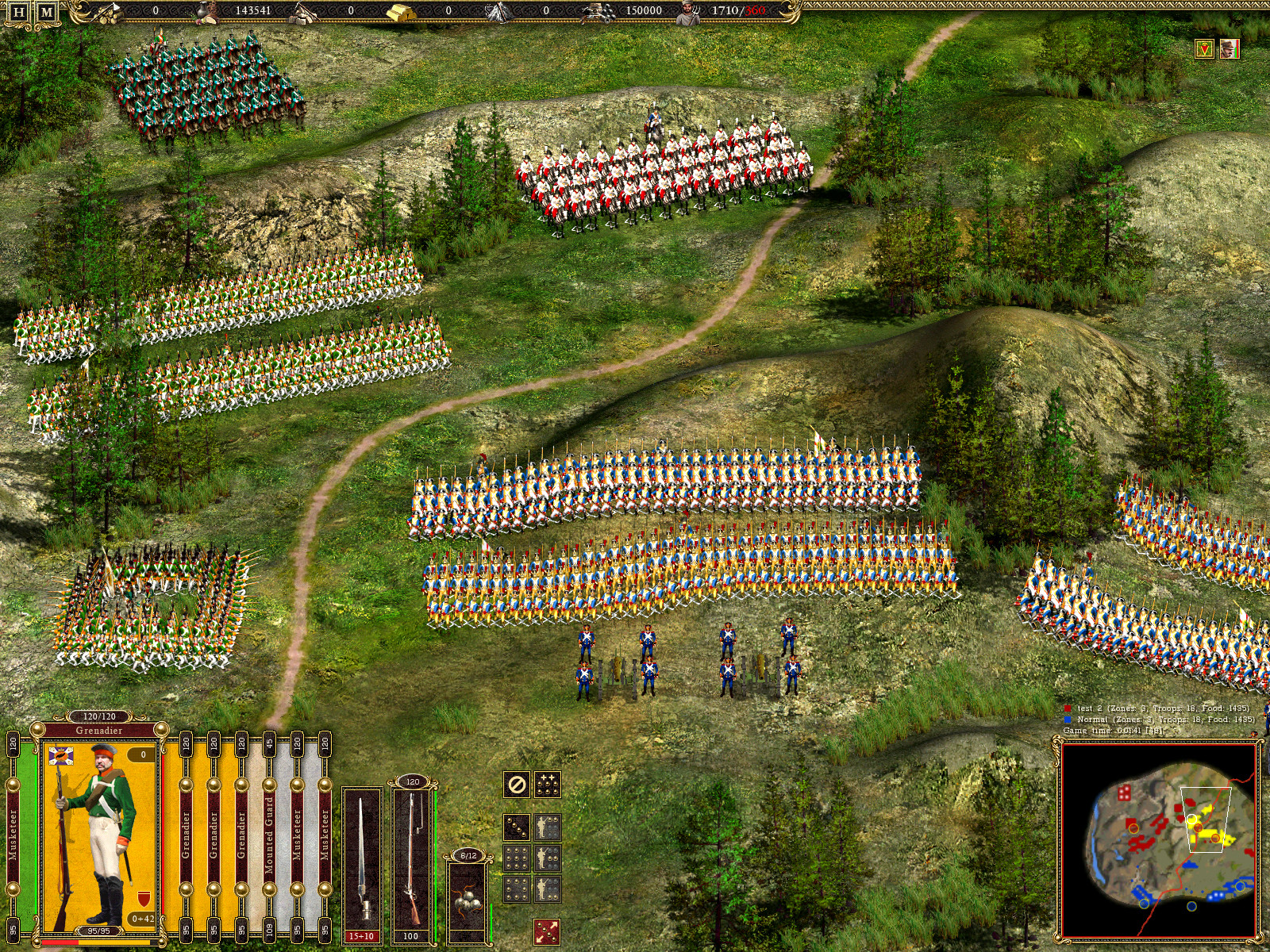The image size is (1270, 952).
Task: Click the gold bars resource icon
Action: click(x=402, y=13)
